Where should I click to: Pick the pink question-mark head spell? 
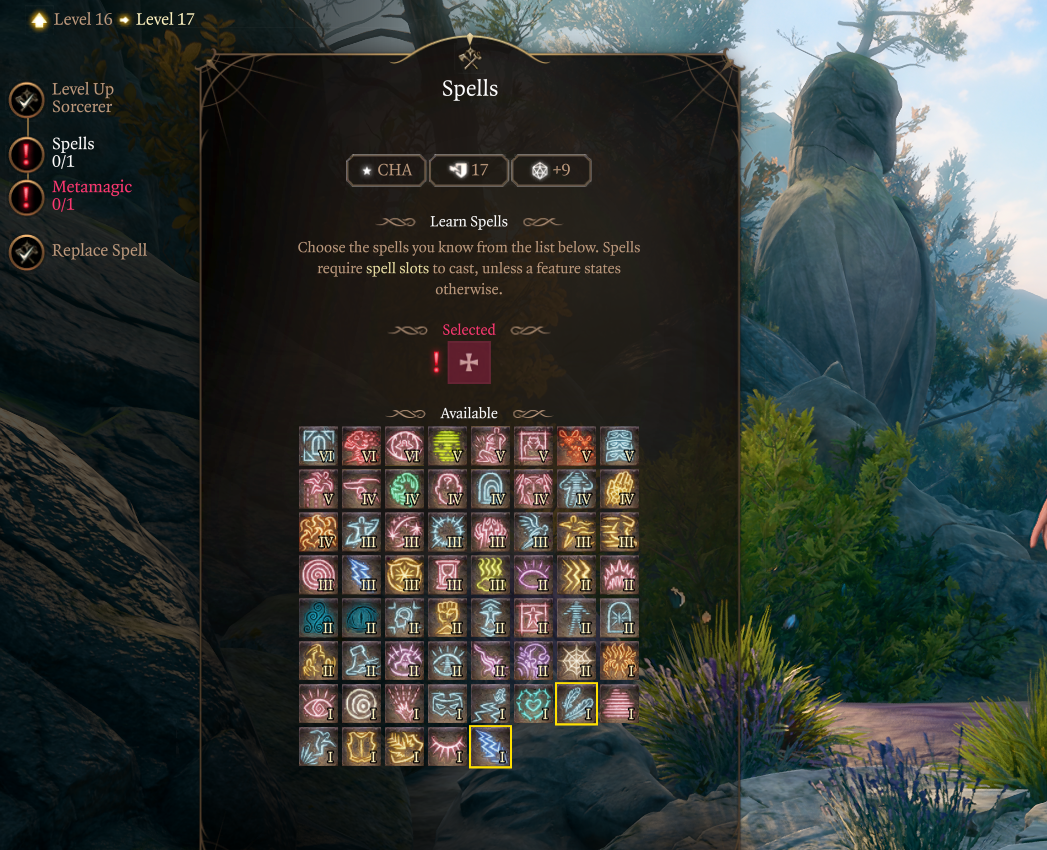point(447,489)
